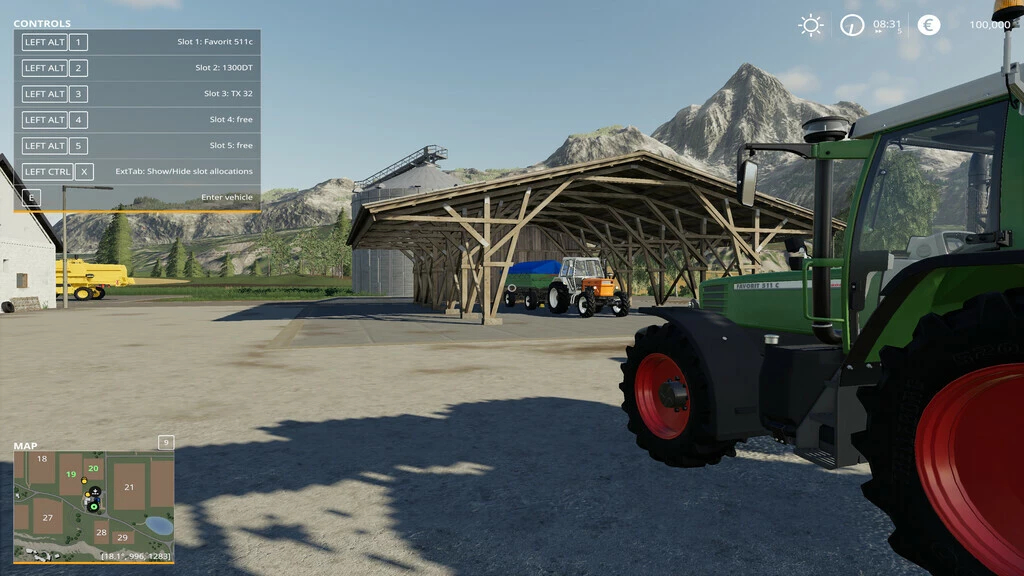This screenshot has width=1024, height=576.
Task: Click the clock icon beside the time
Action: (x=852, y=25)
